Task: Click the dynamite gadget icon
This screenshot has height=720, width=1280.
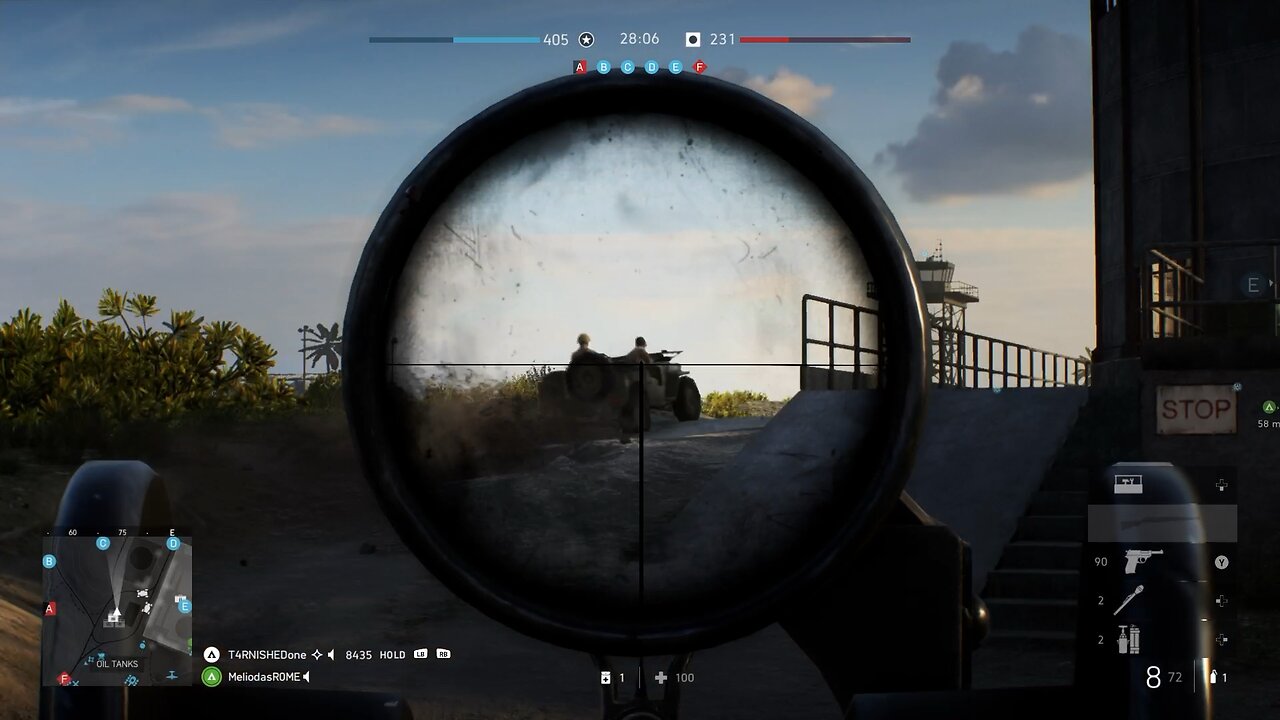Action: click(1127, 637)
